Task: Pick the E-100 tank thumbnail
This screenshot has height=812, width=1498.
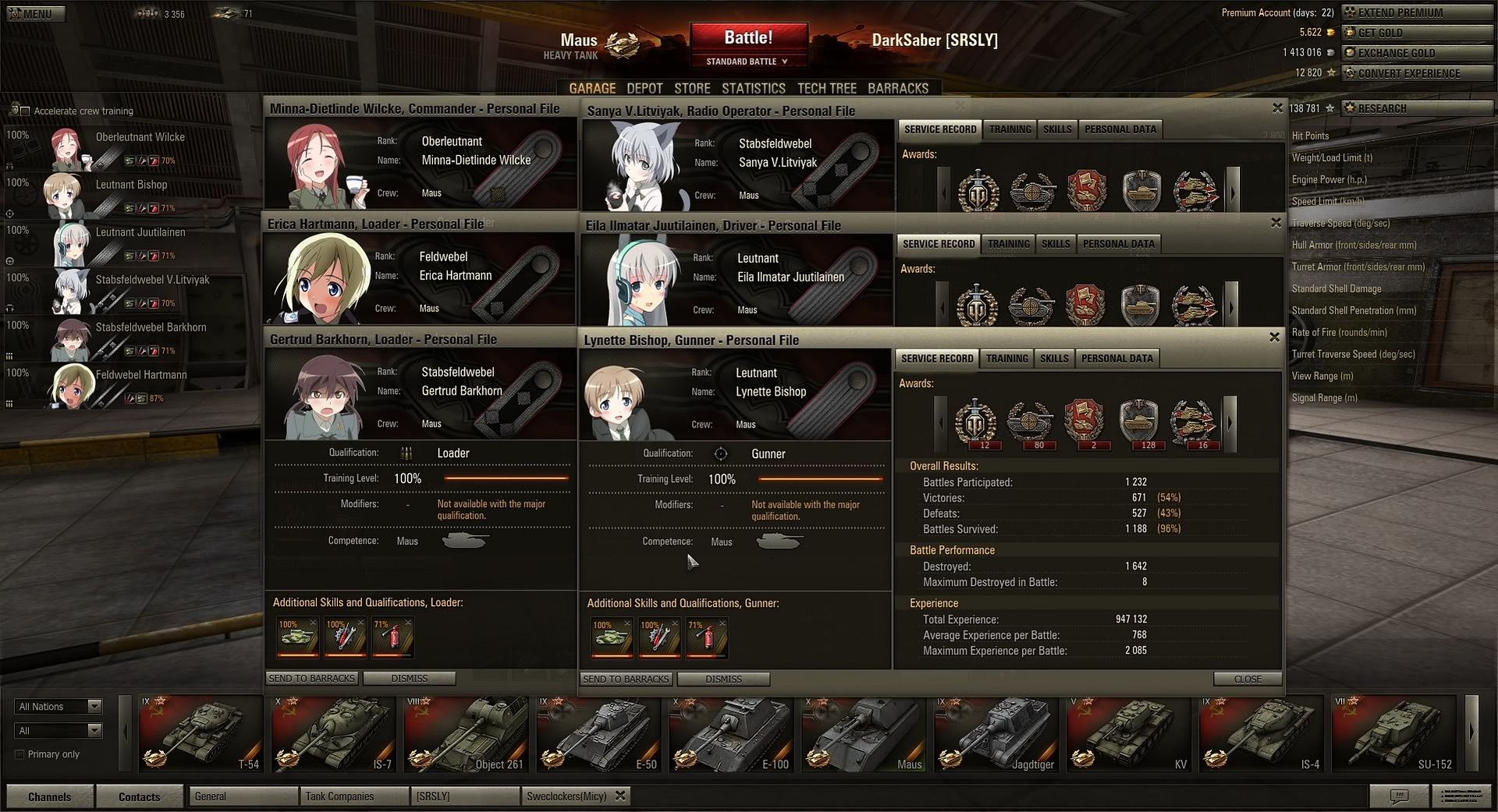Action: 731,733
